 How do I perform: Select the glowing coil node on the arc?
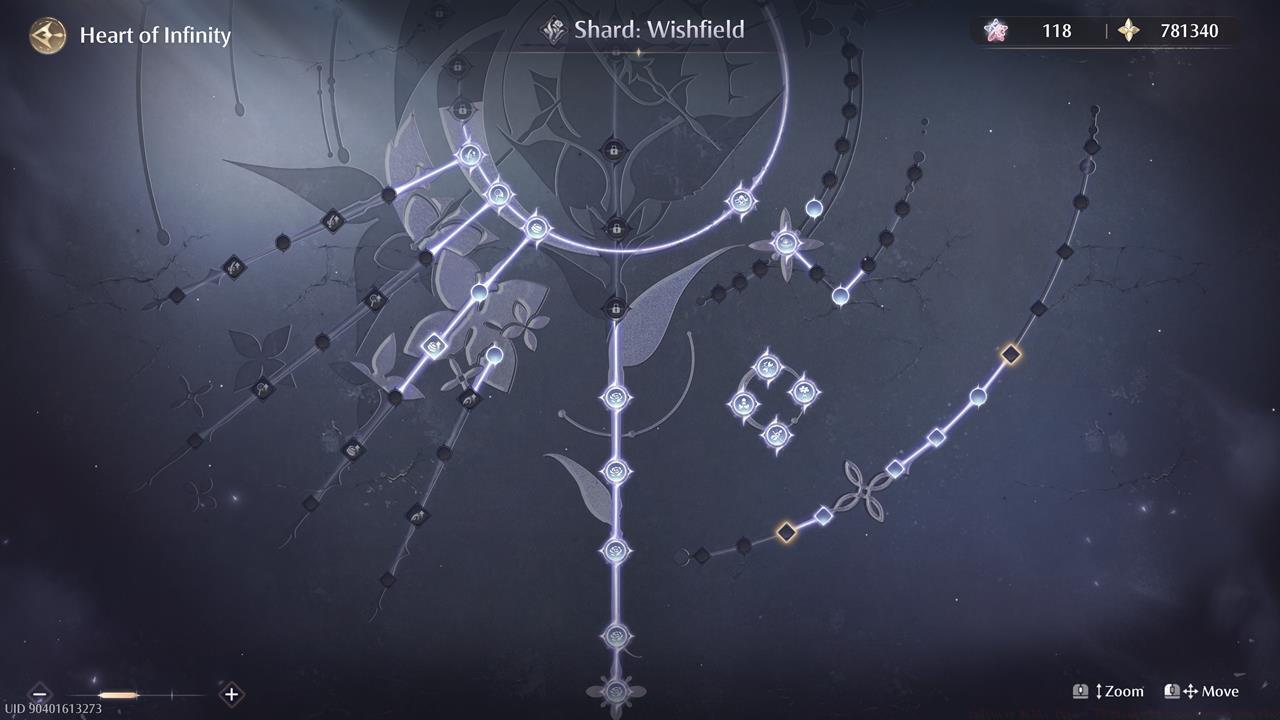click(537, 227)
